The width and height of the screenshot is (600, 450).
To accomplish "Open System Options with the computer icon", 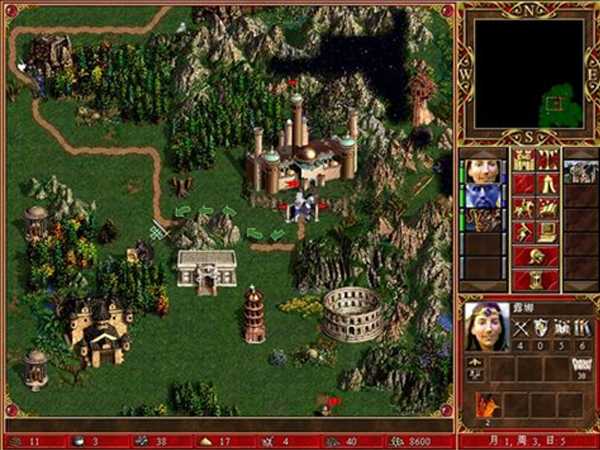I will [x=546, y=232].
